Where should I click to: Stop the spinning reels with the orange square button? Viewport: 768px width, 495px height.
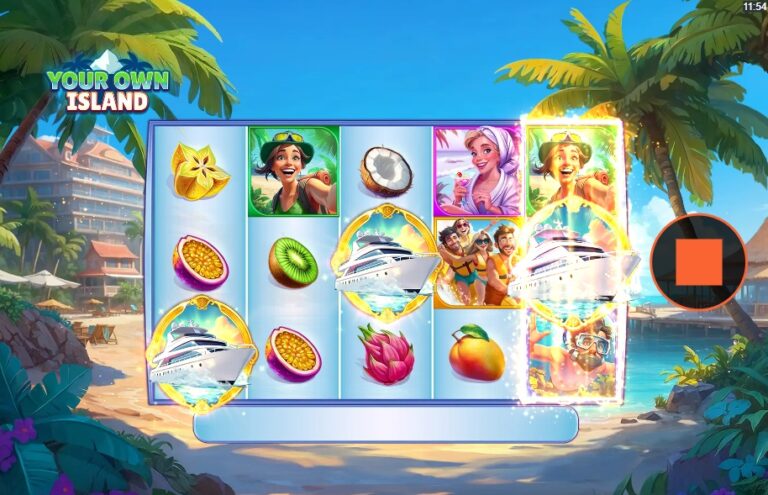(x=698, y=263)
